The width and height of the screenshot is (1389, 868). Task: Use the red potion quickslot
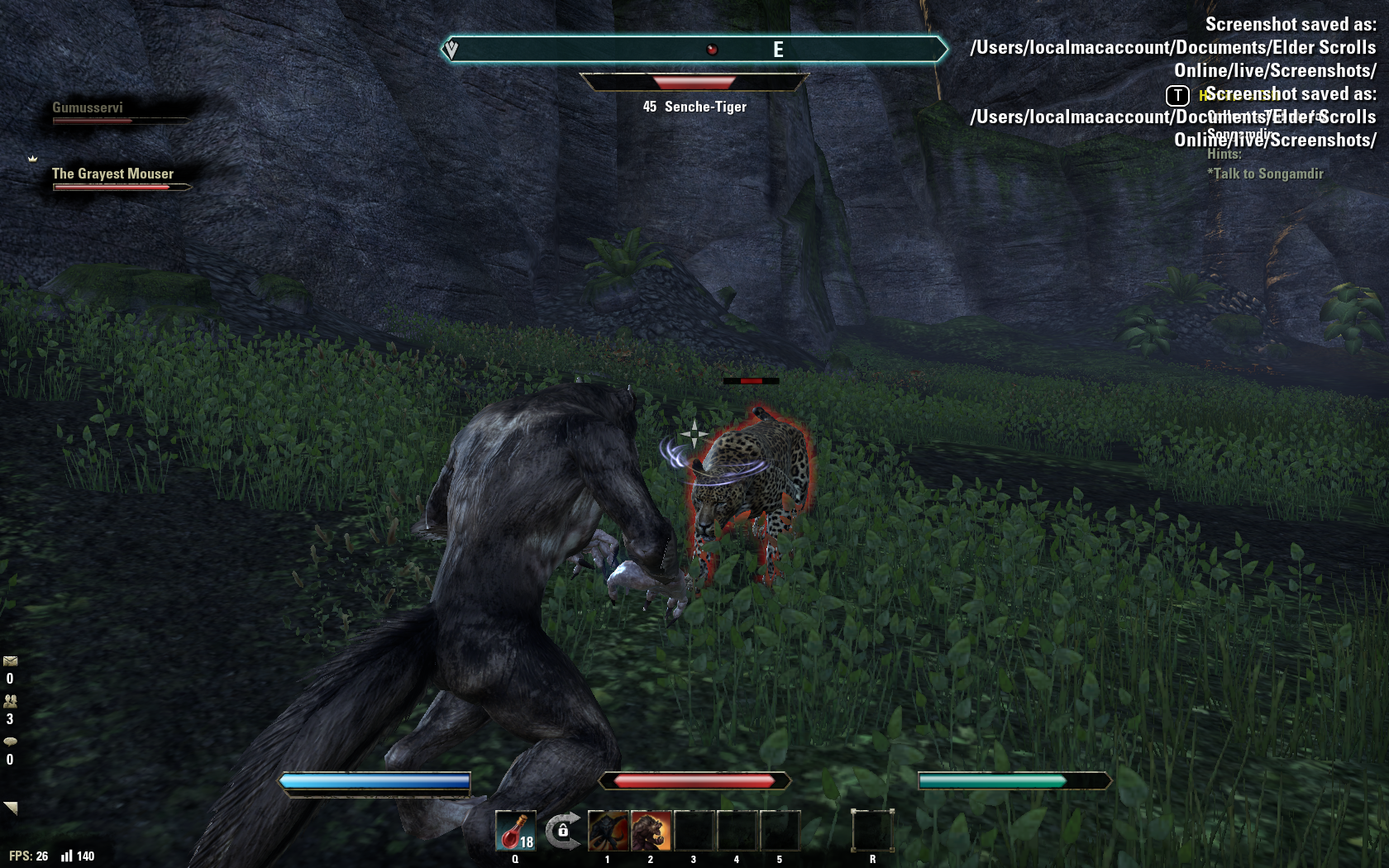(515, 830)
